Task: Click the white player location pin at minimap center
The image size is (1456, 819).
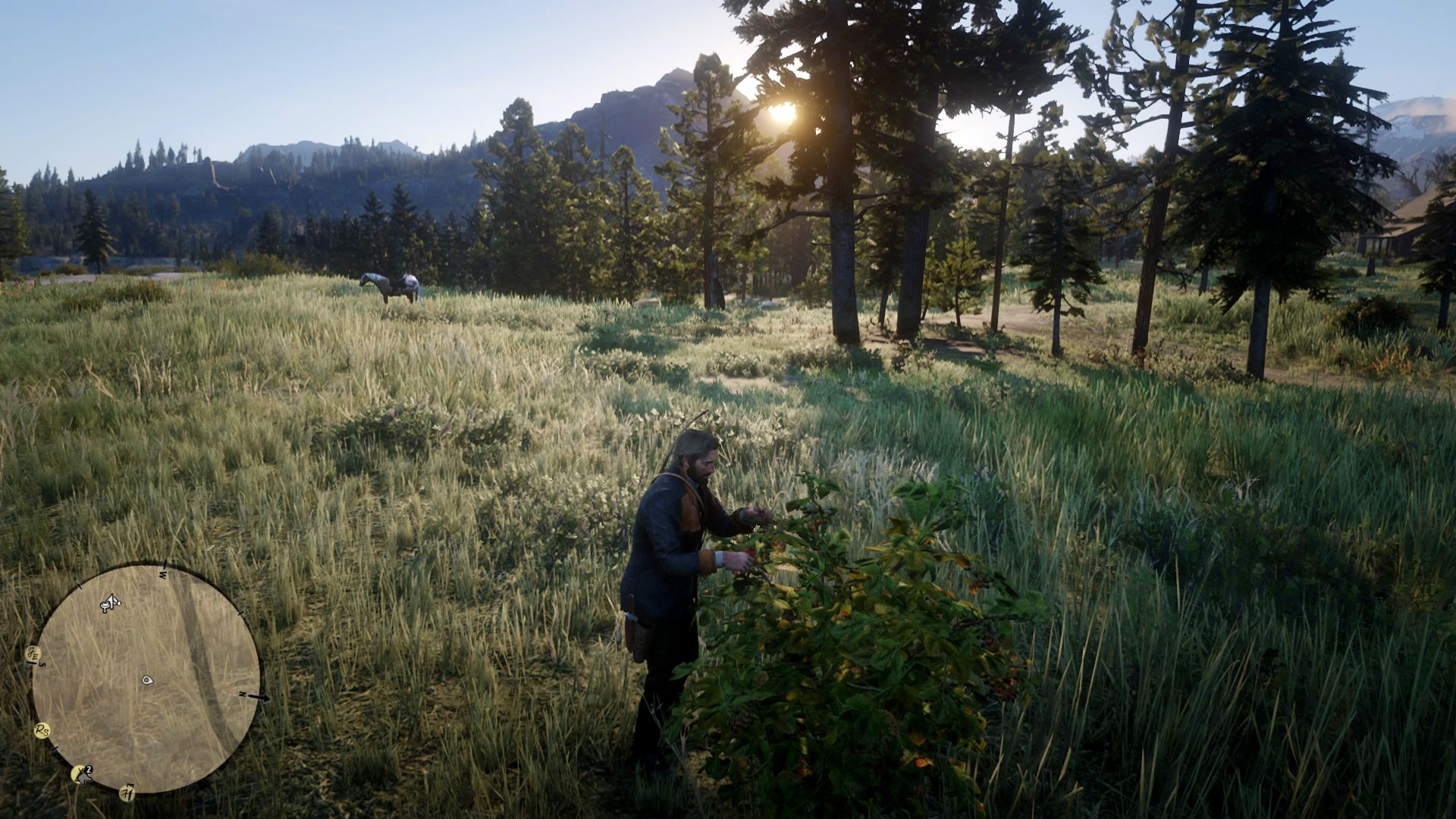Action: pos(148,679)
